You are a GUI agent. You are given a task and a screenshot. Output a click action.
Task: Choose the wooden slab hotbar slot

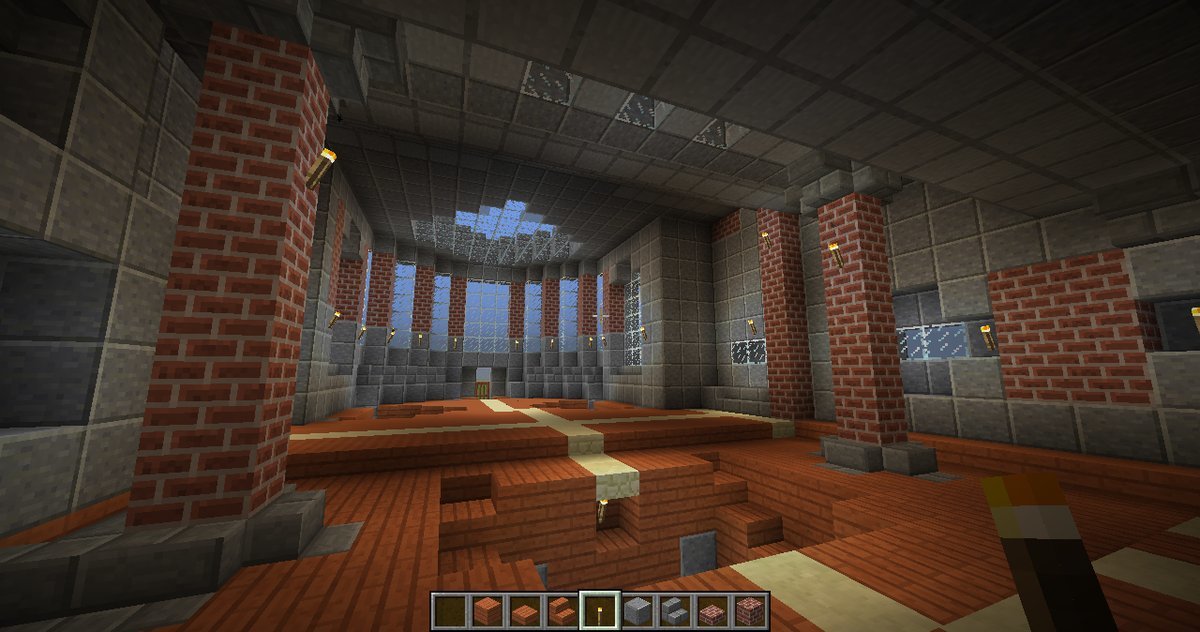pyautogui.click(x=524, y=609)
